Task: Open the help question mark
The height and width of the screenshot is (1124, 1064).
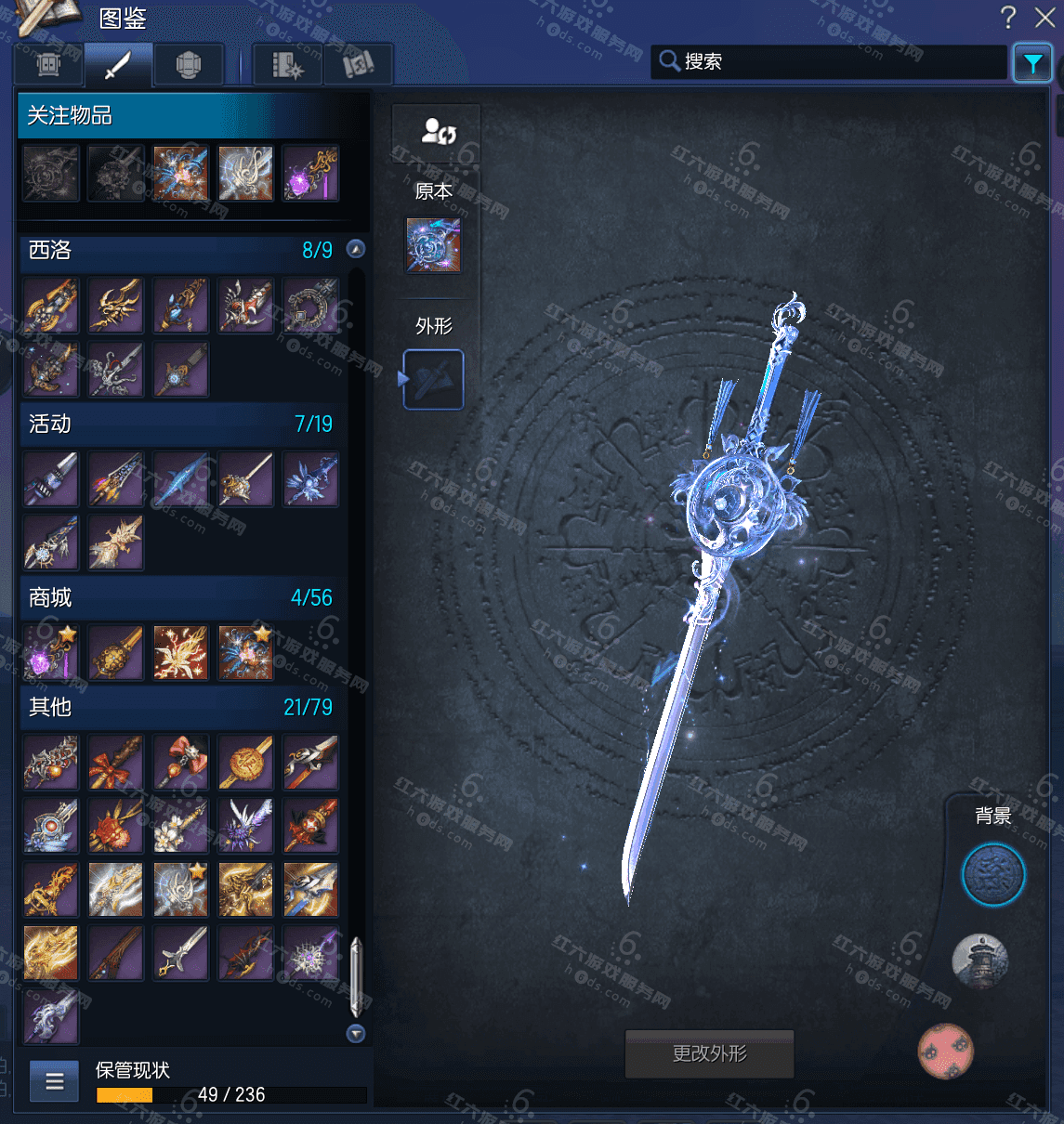Action: [x=1008, y=18]
